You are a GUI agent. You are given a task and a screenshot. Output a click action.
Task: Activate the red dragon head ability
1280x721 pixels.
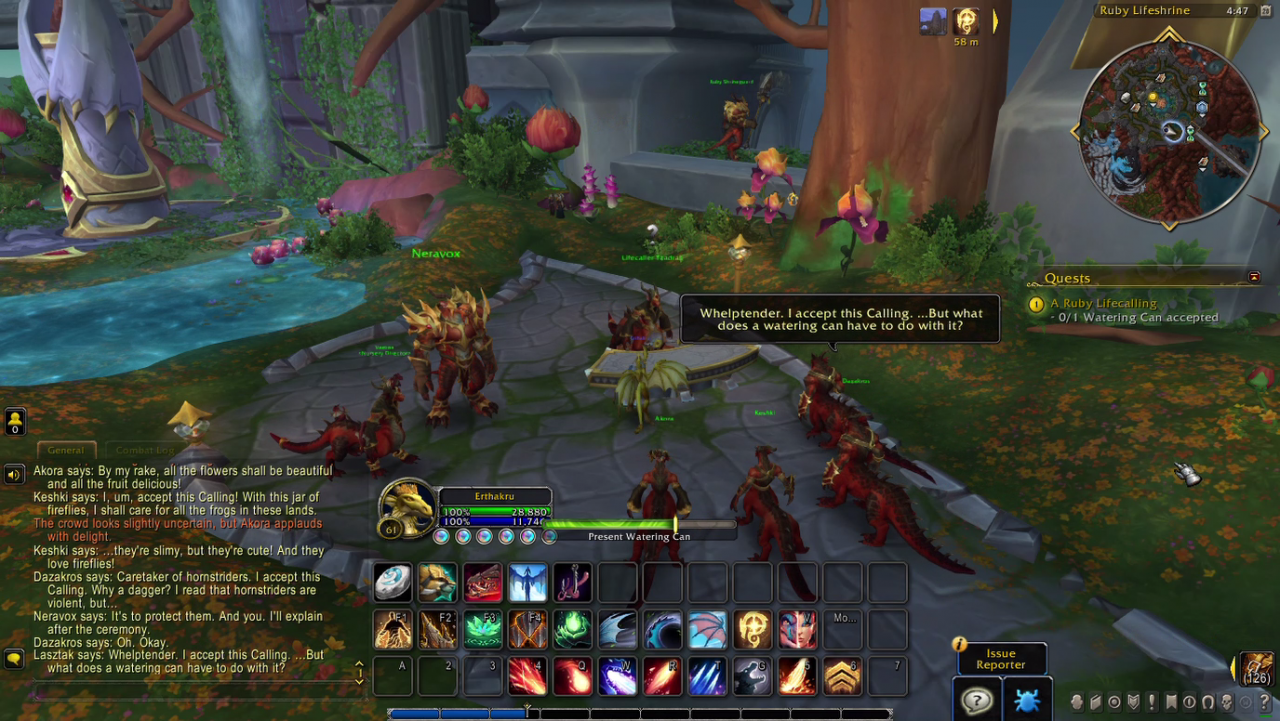coord(482,583)
